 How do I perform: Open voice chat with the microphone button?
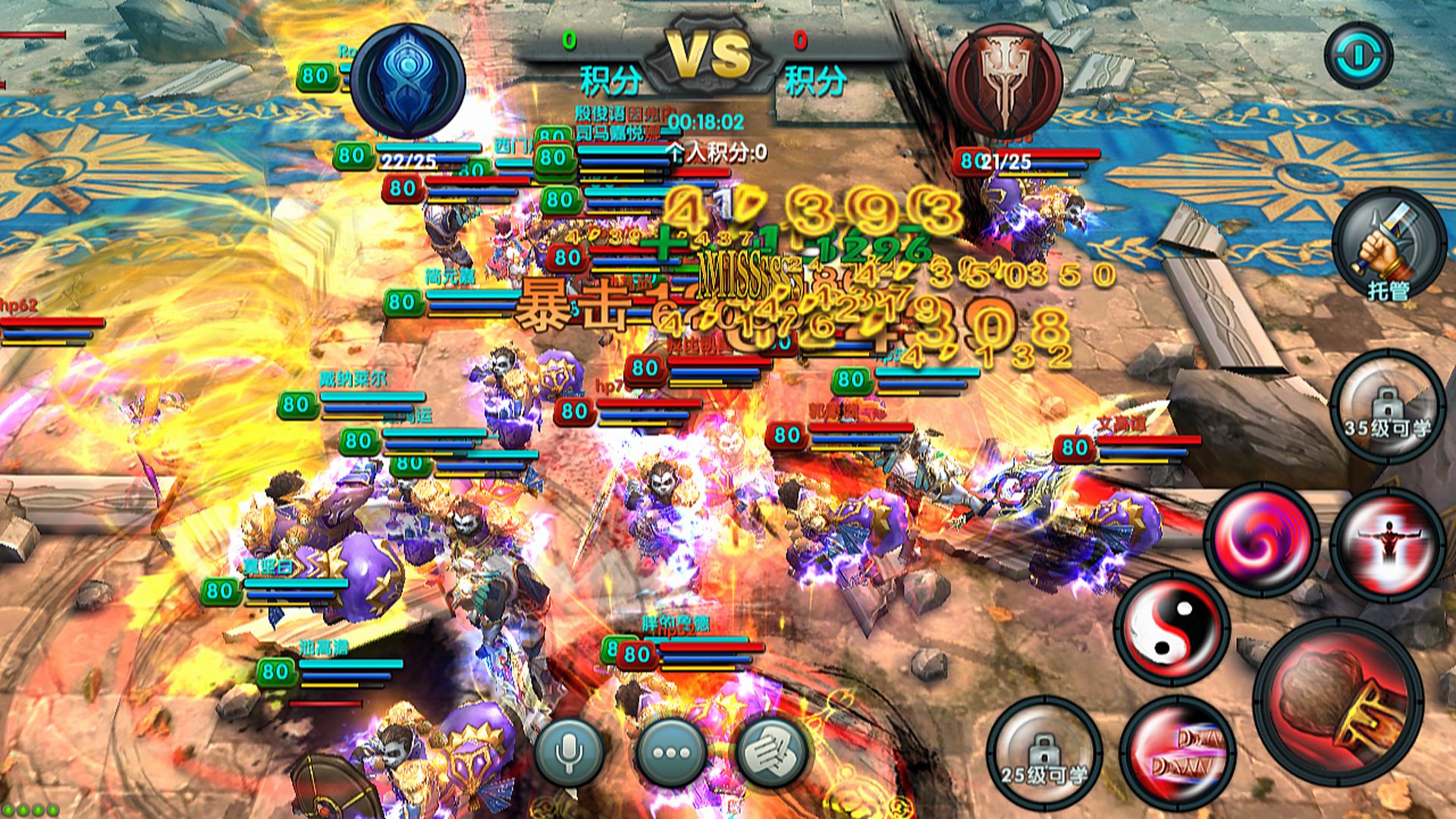click(x=569, y=752)
